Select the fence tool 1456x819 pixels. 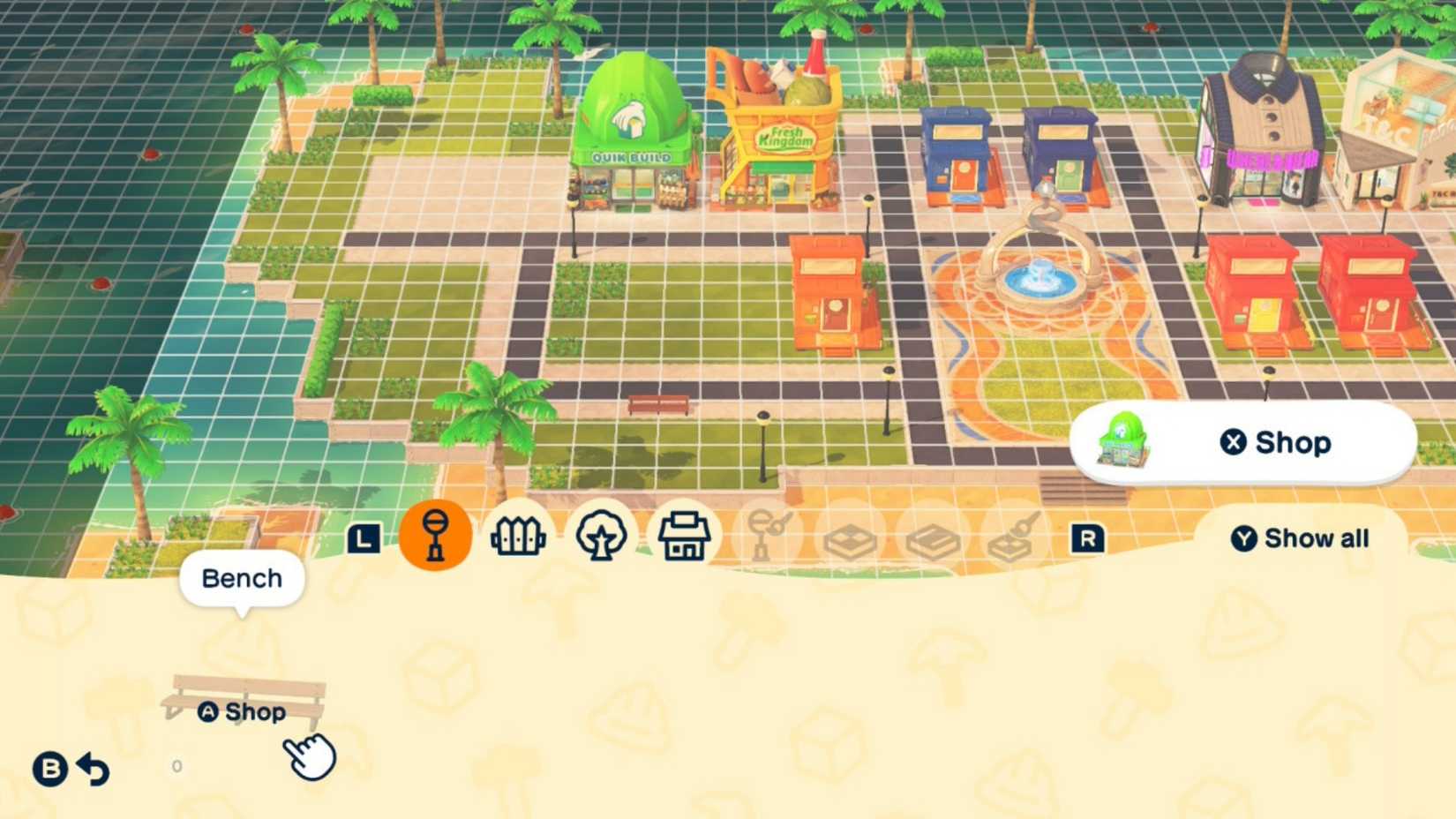coord(519,534)
